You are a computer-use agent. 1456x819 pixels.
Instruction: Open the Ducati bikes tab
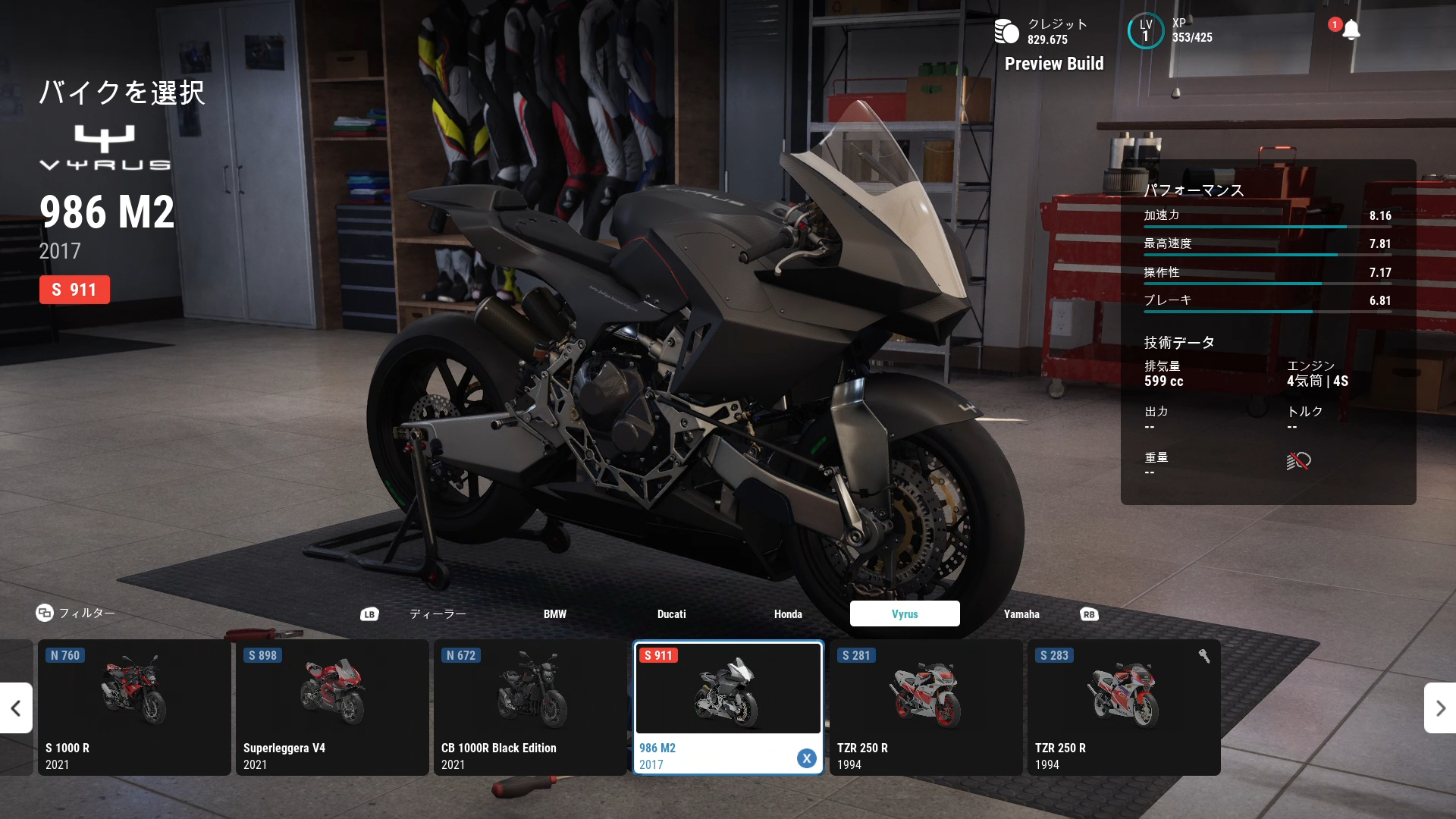click(671, 614)
